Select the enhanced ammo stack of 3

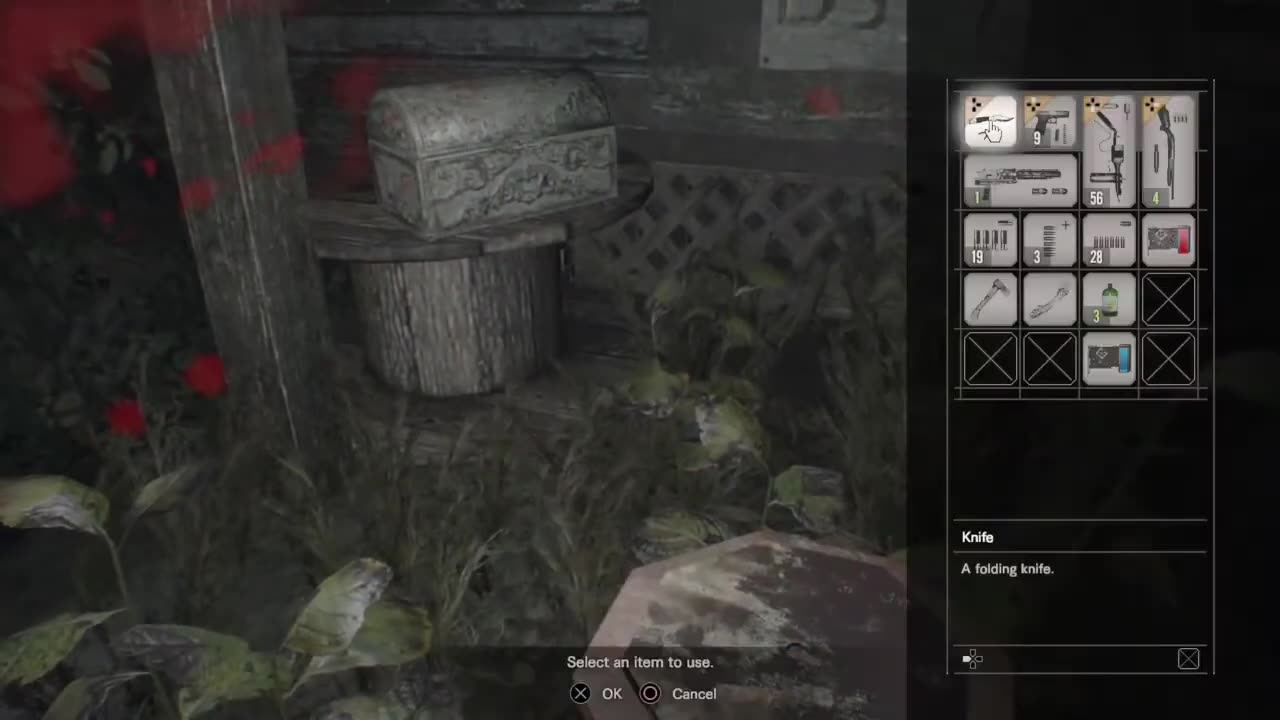1049,240
